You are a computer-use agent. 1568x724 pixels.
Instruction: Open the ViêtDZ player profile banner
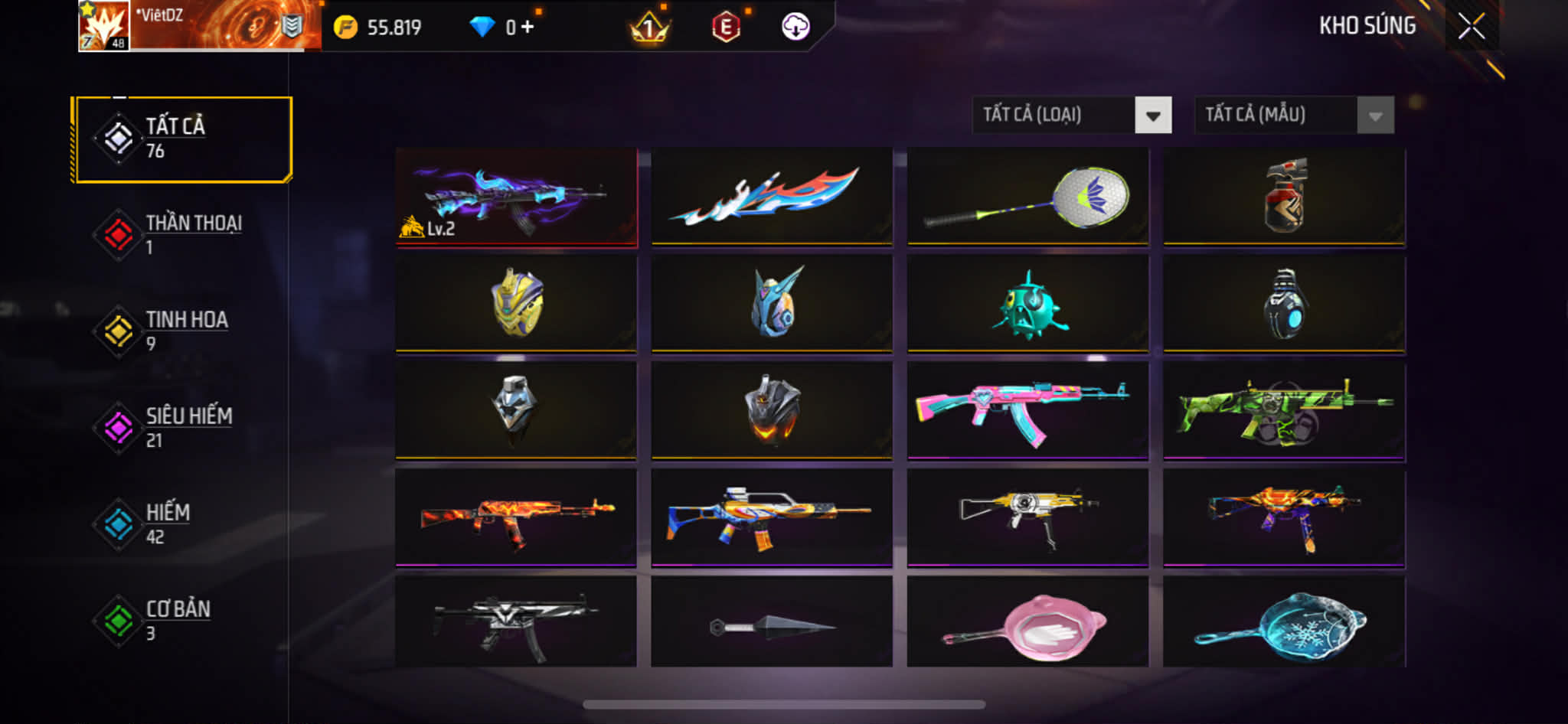(199, 27)
